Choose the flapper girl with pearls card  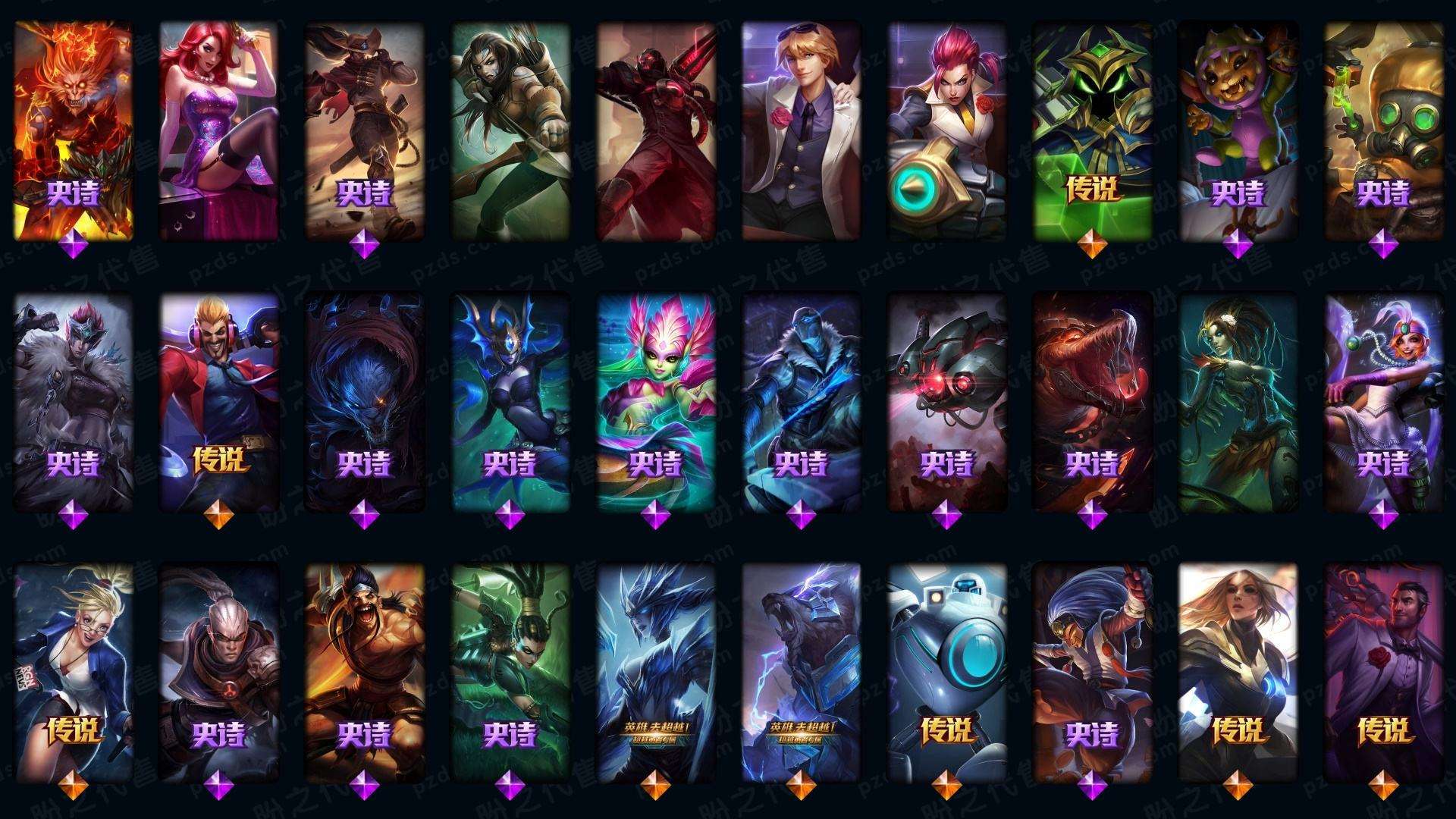(x=1383, y=402)
